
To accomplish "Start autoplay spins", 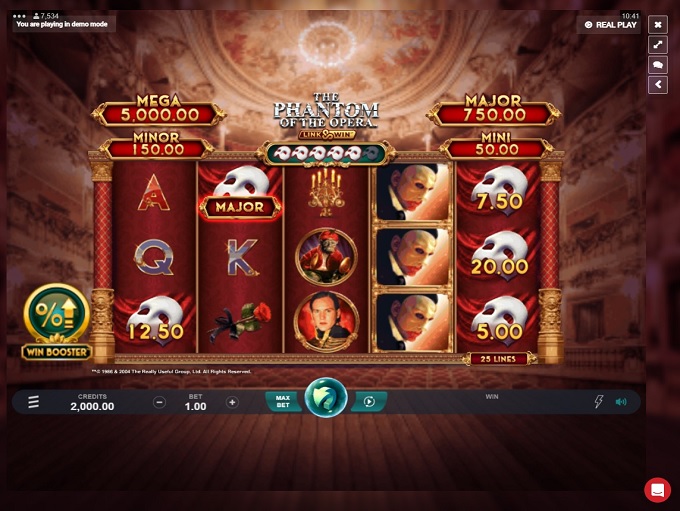I will [x=369, y=401].
